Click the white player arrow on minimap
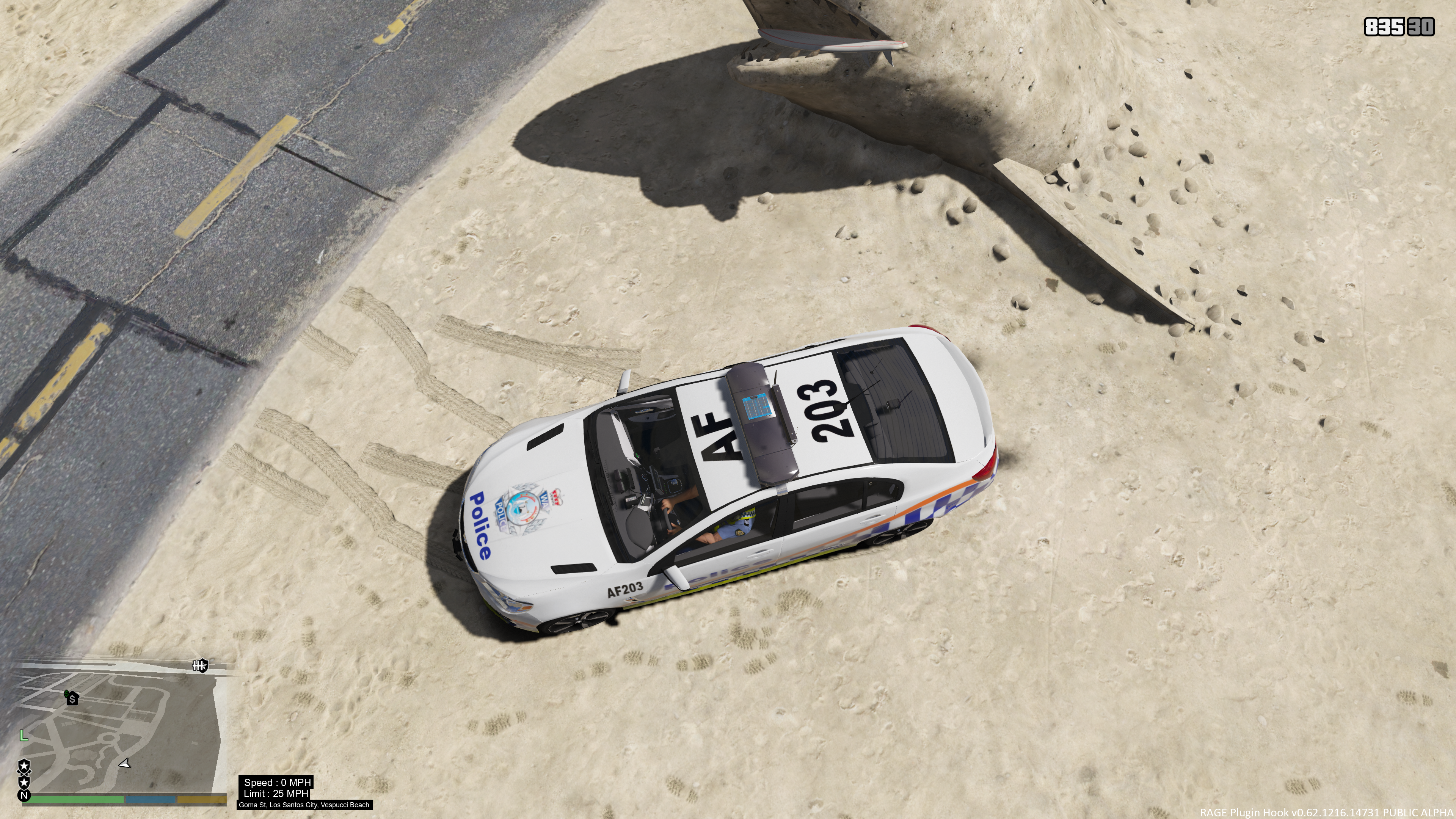This screenshot has width=1456, height=819. pyautogui.click(x=125, y=764)
